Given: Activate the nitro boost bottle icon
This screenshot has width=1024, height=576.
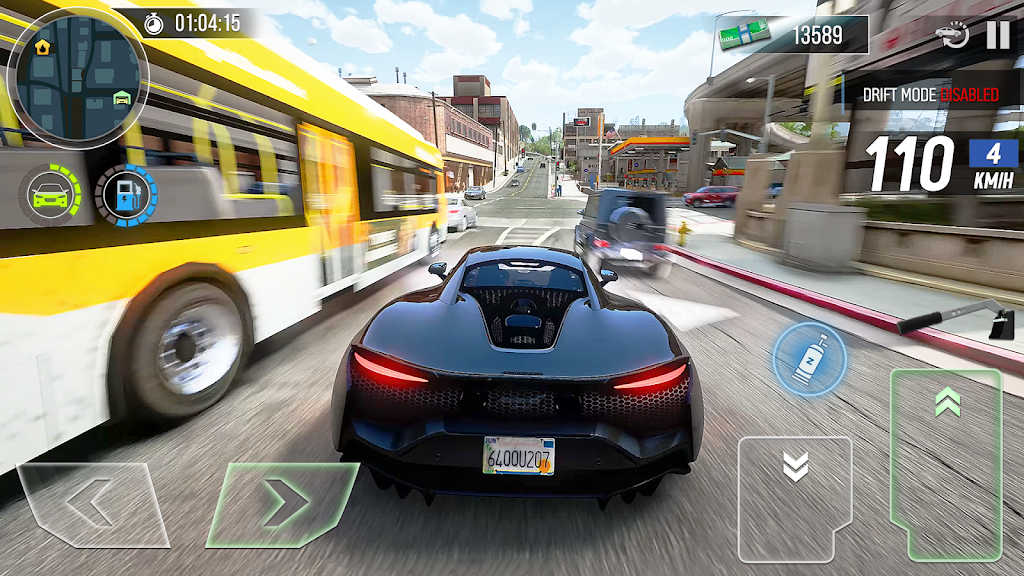Looking at the screenshot, I should tap(809, 359).
